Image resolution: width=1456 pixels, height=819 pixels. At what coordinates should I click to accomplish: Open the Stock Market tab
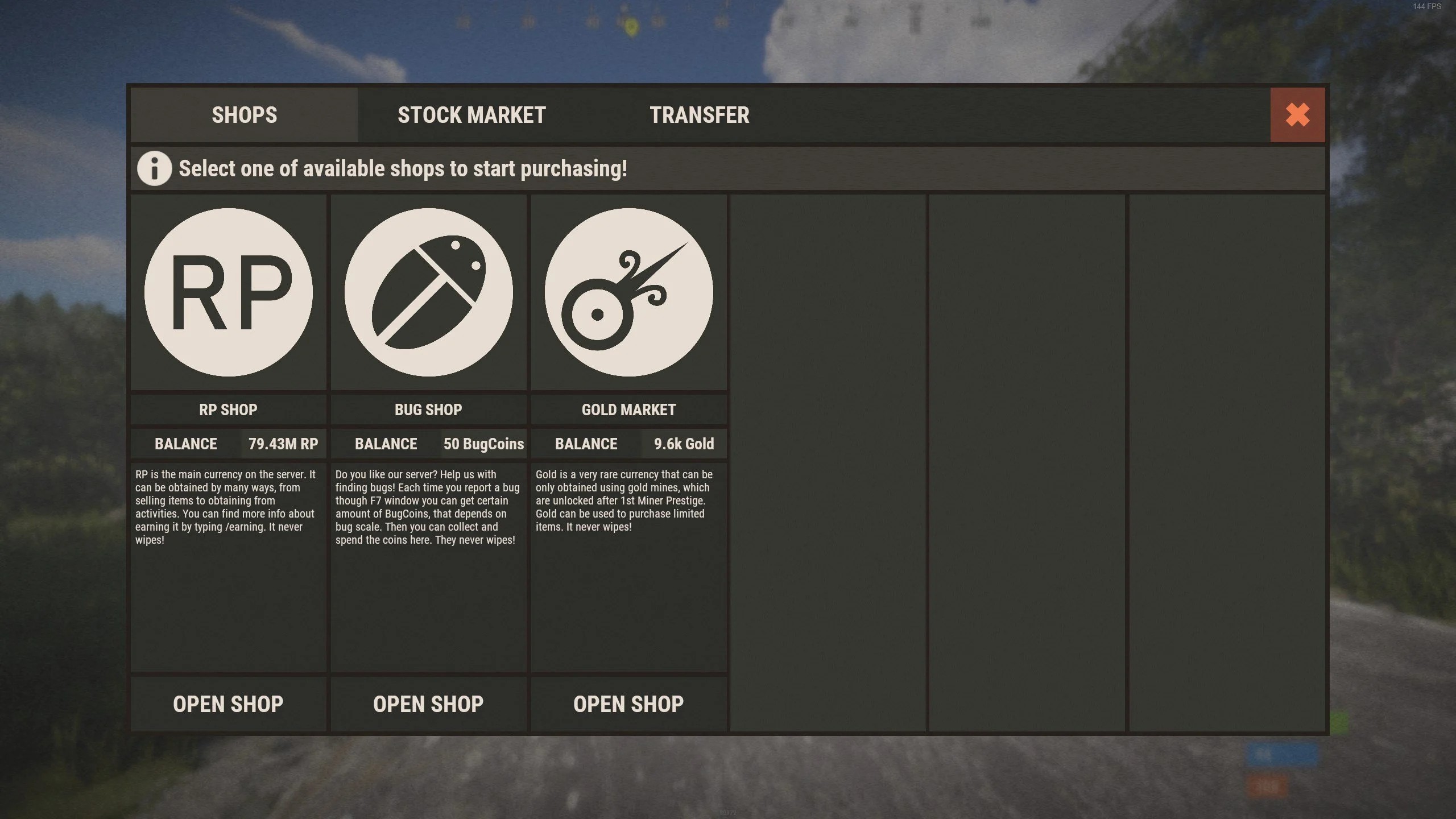(x=471, y=115)
